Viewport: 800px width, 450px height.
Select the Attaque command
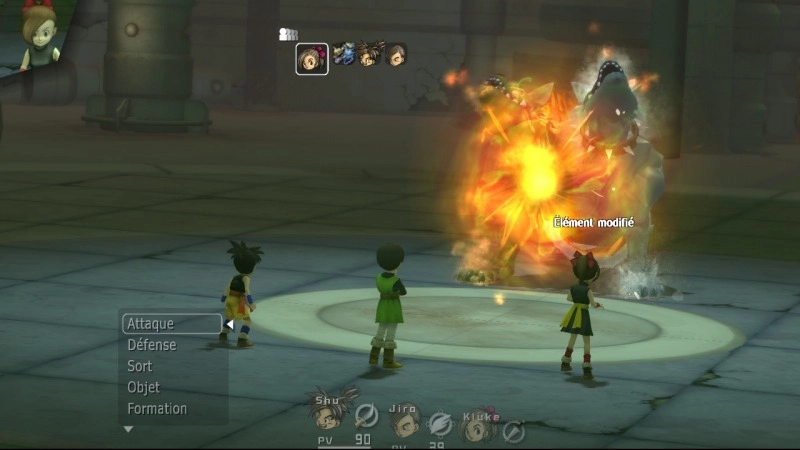(171, 324)
